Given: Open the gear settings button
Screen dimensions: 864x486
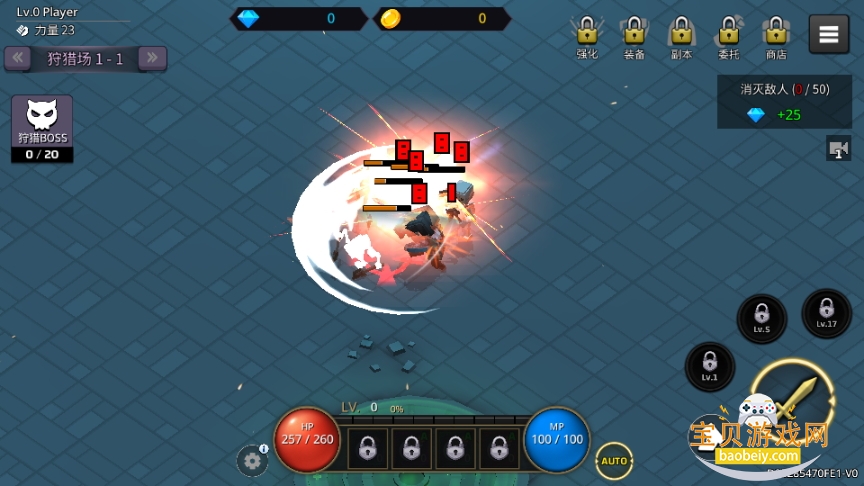Looking at the screenshot, I should 251,461.
